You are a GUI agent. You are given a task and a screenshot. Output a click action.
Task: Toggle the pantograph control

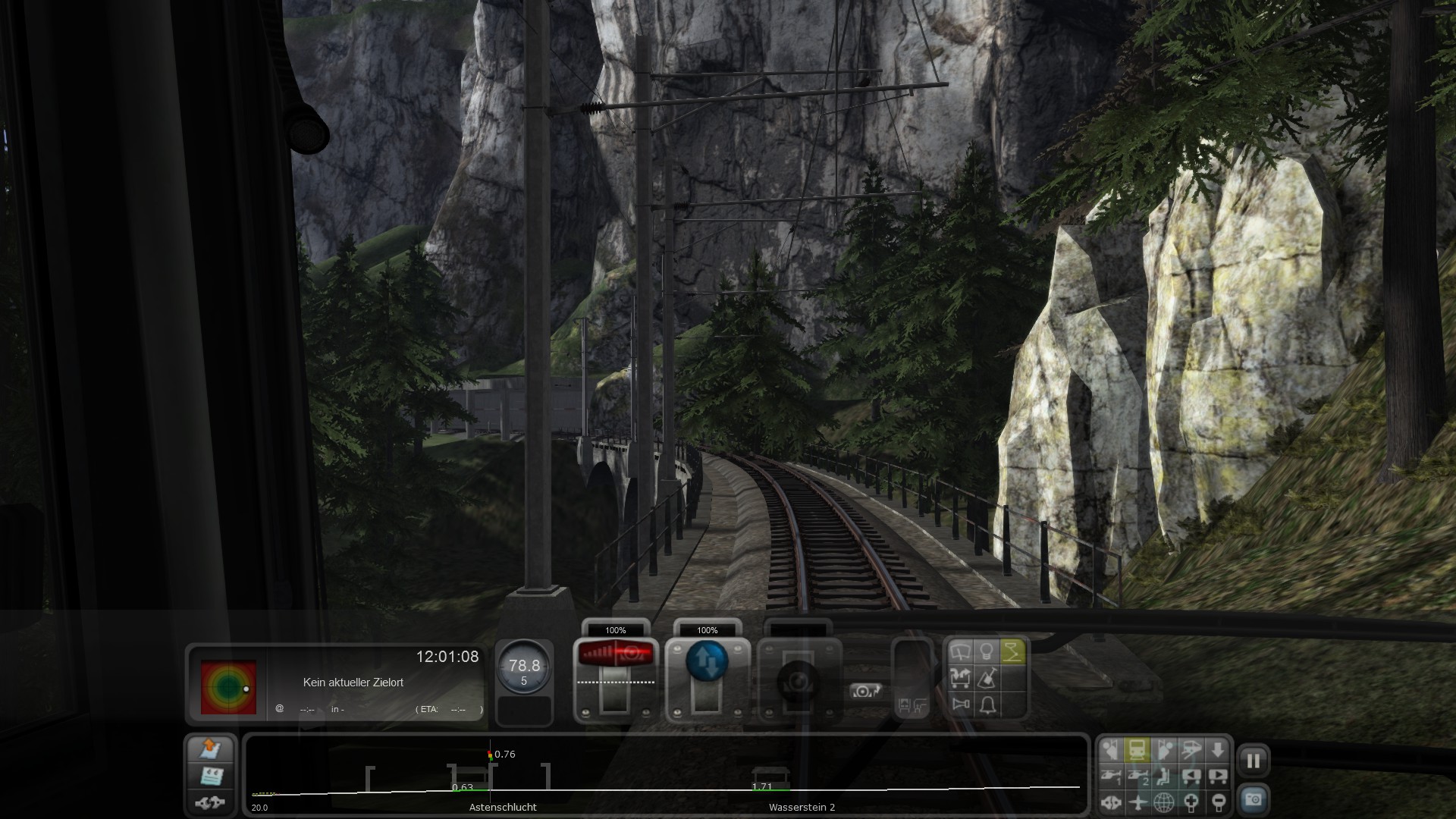1012,652
